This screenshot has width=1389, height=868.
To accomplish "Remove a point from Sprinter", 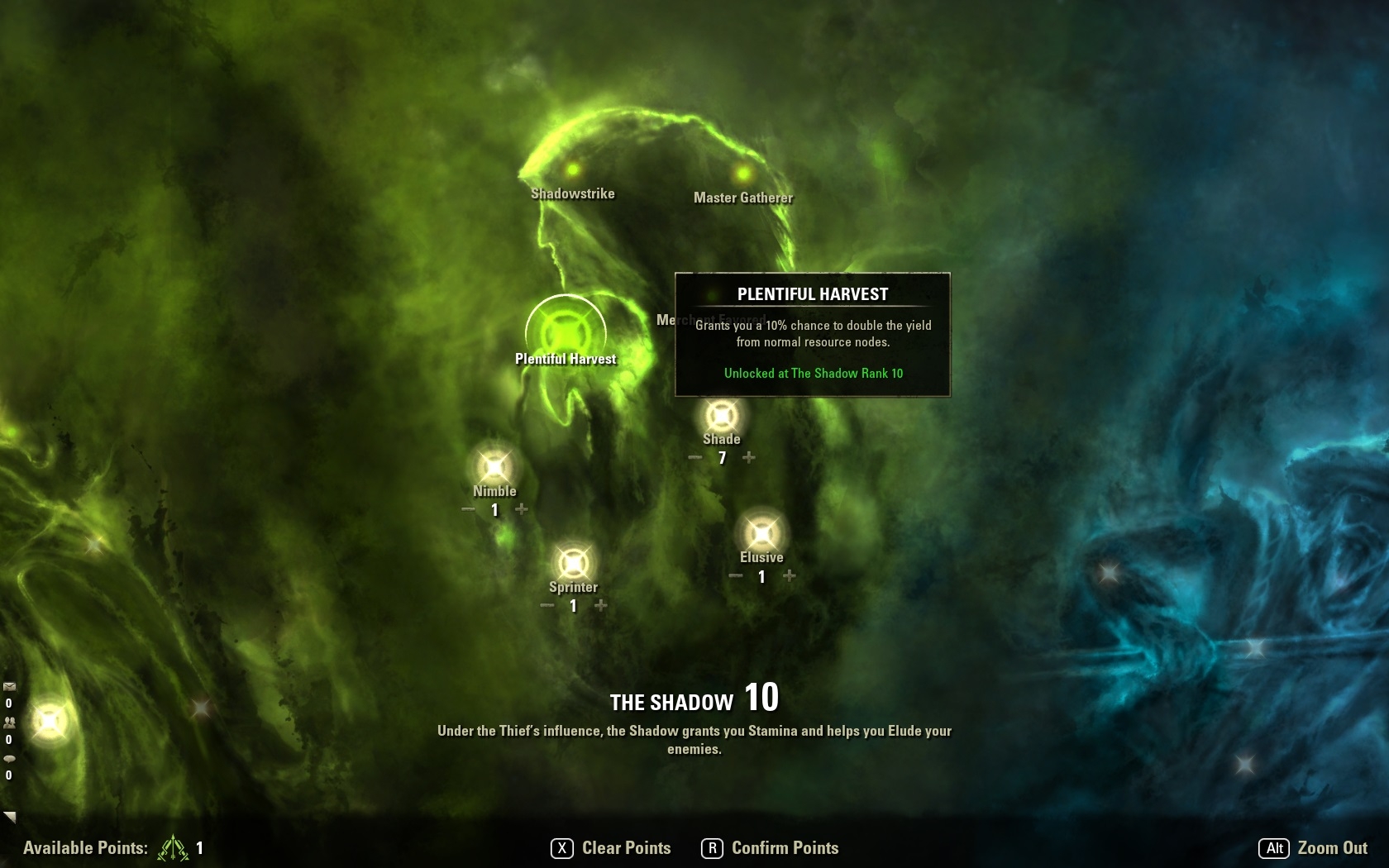I will point(547,605).
